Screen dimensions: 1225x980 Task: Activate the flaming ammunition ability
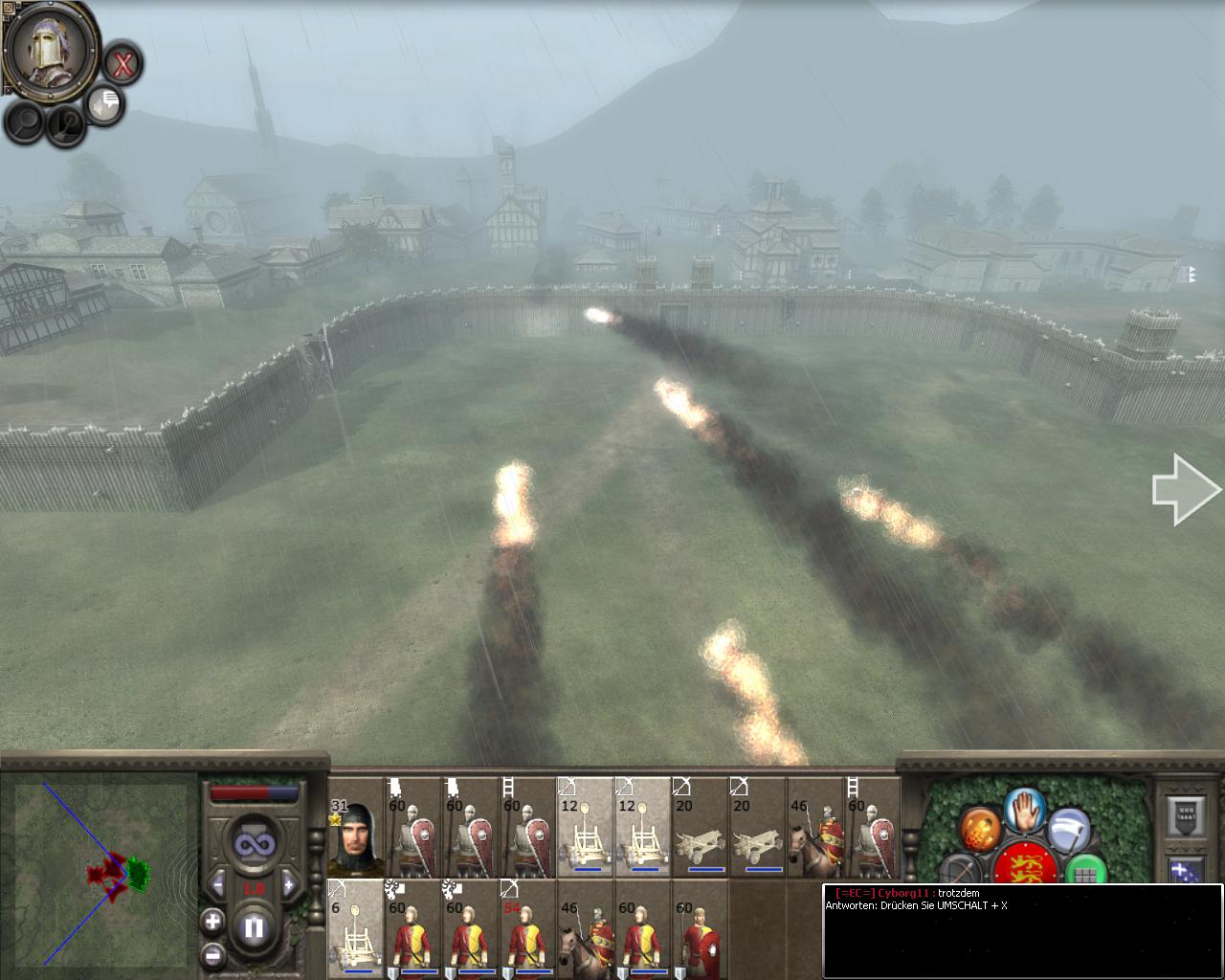pos(979,828)
